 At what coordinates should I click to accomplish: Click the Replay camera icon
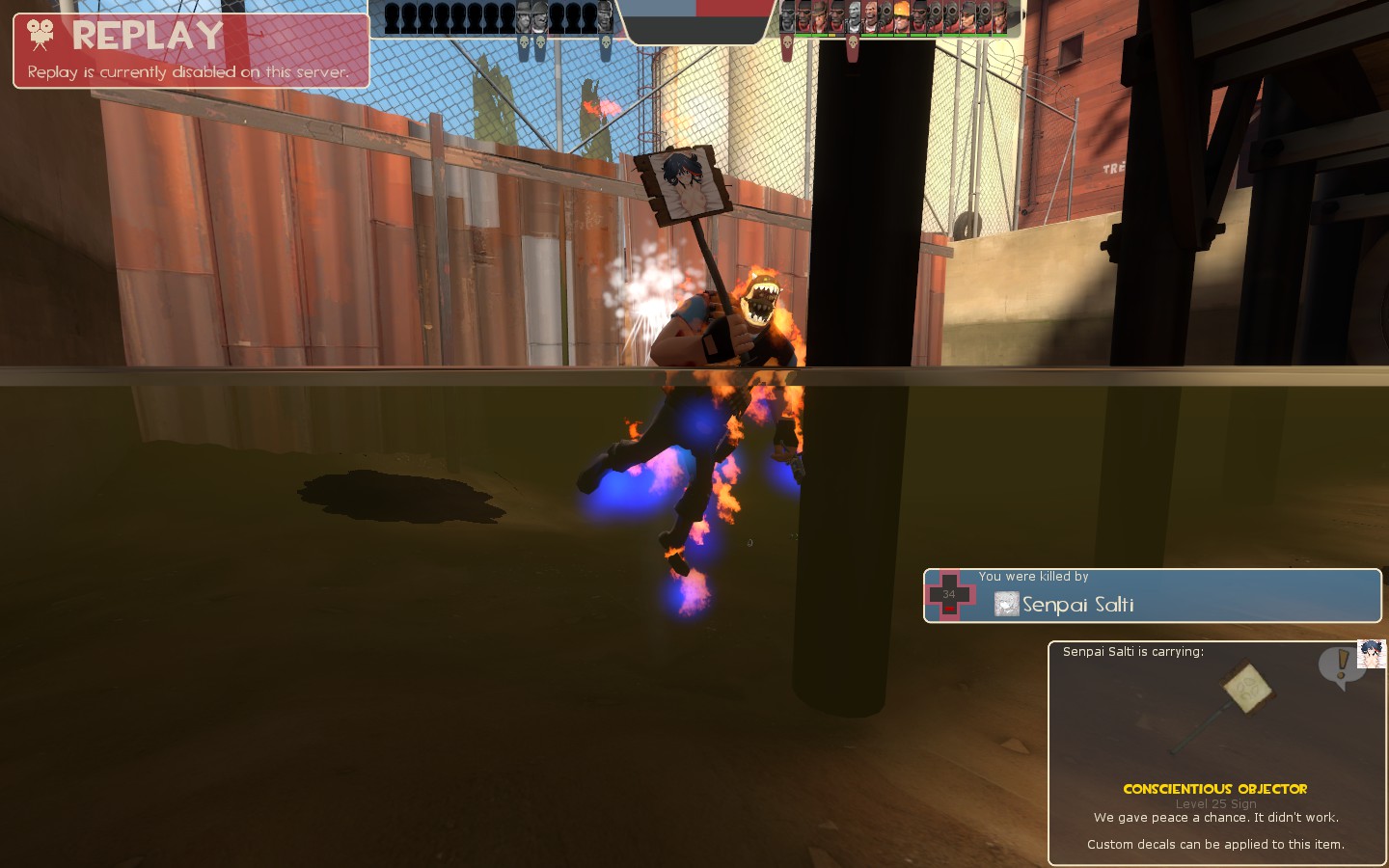(x=39, y=35)
